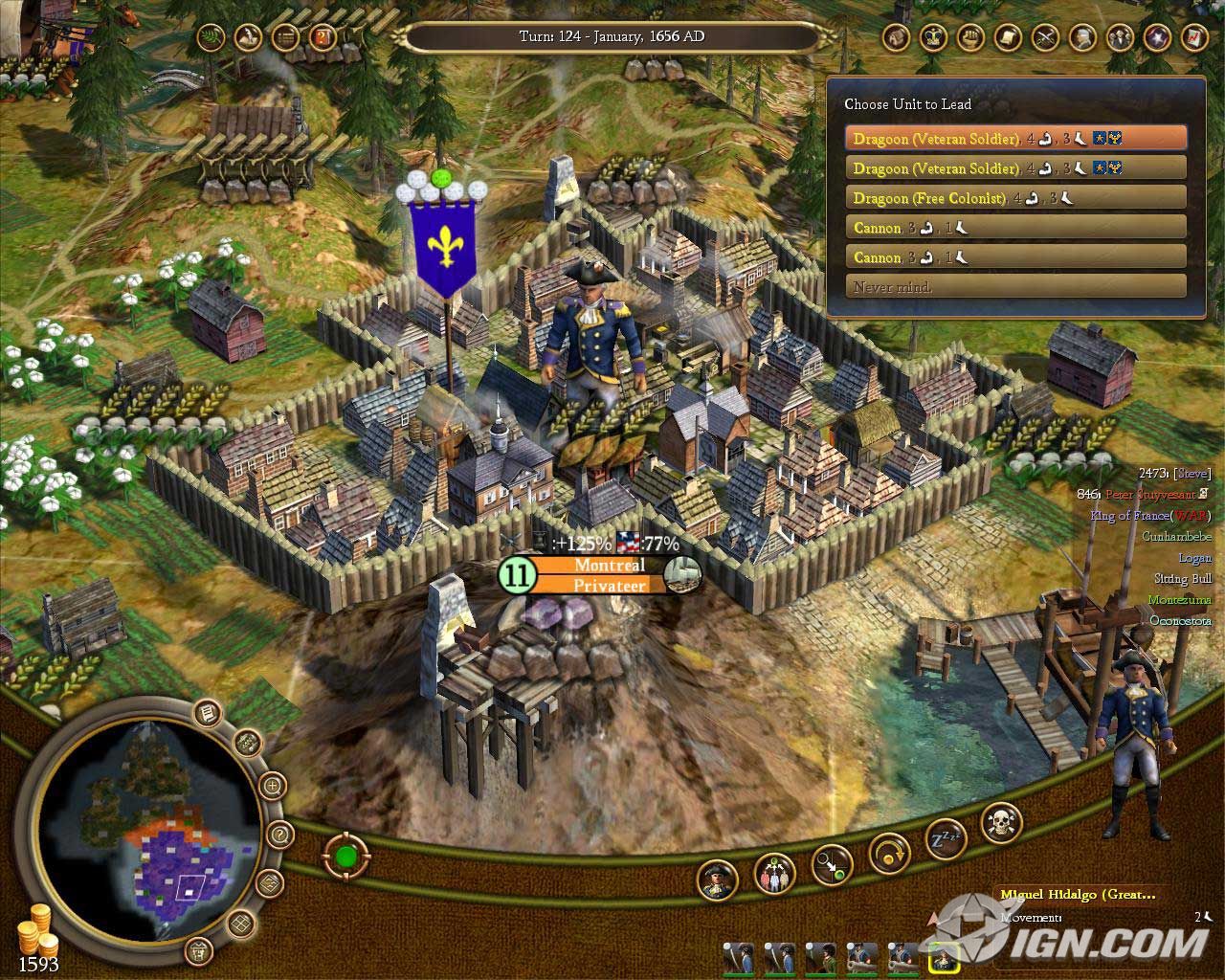Open the Europe screen via the crown icon
The image size is (1225, 980).
point(931,38)
